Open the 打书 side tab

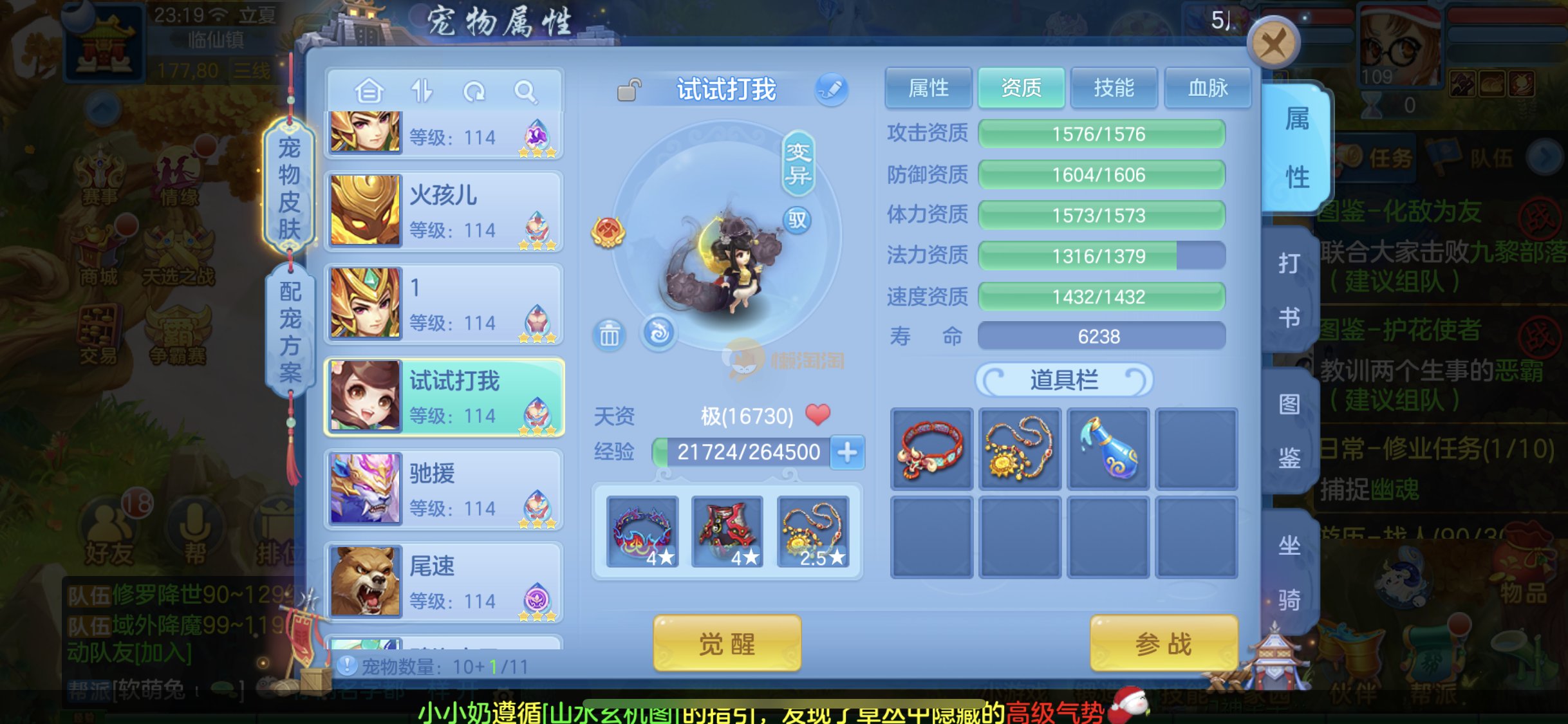click(x=1289, y=290)
